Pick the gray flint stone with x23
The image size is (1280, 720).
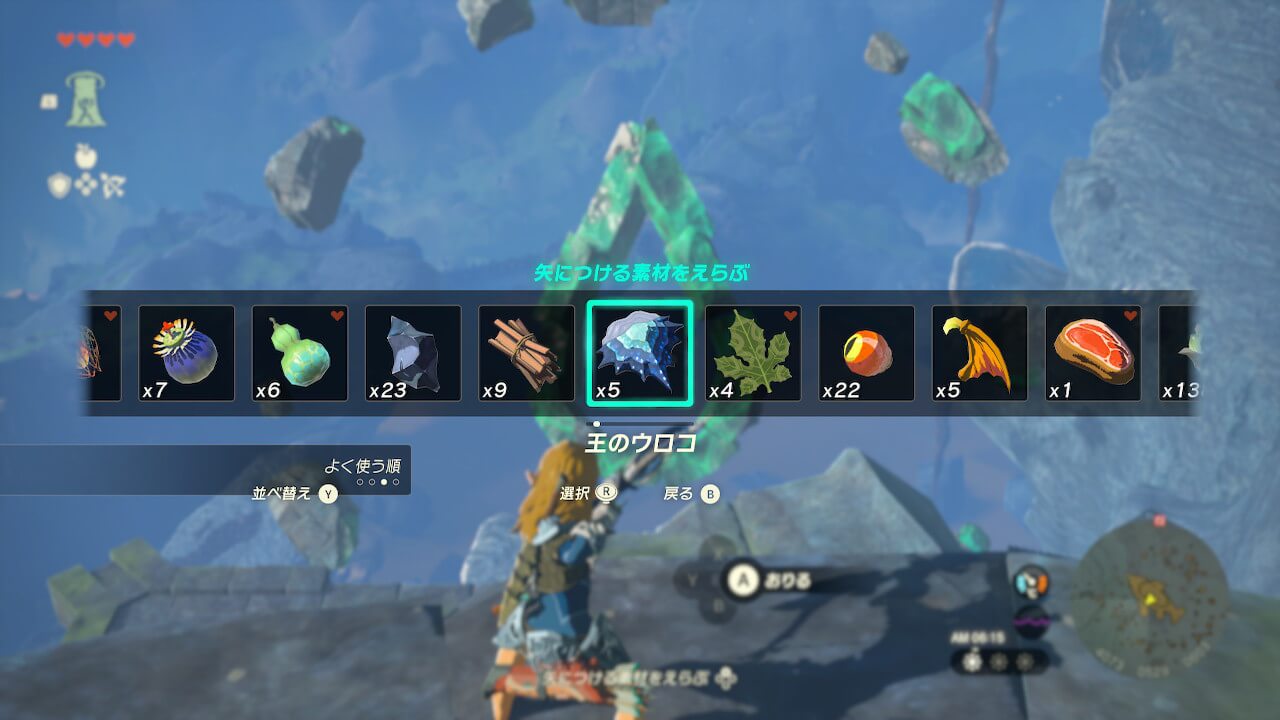click(x=413, y=353)
